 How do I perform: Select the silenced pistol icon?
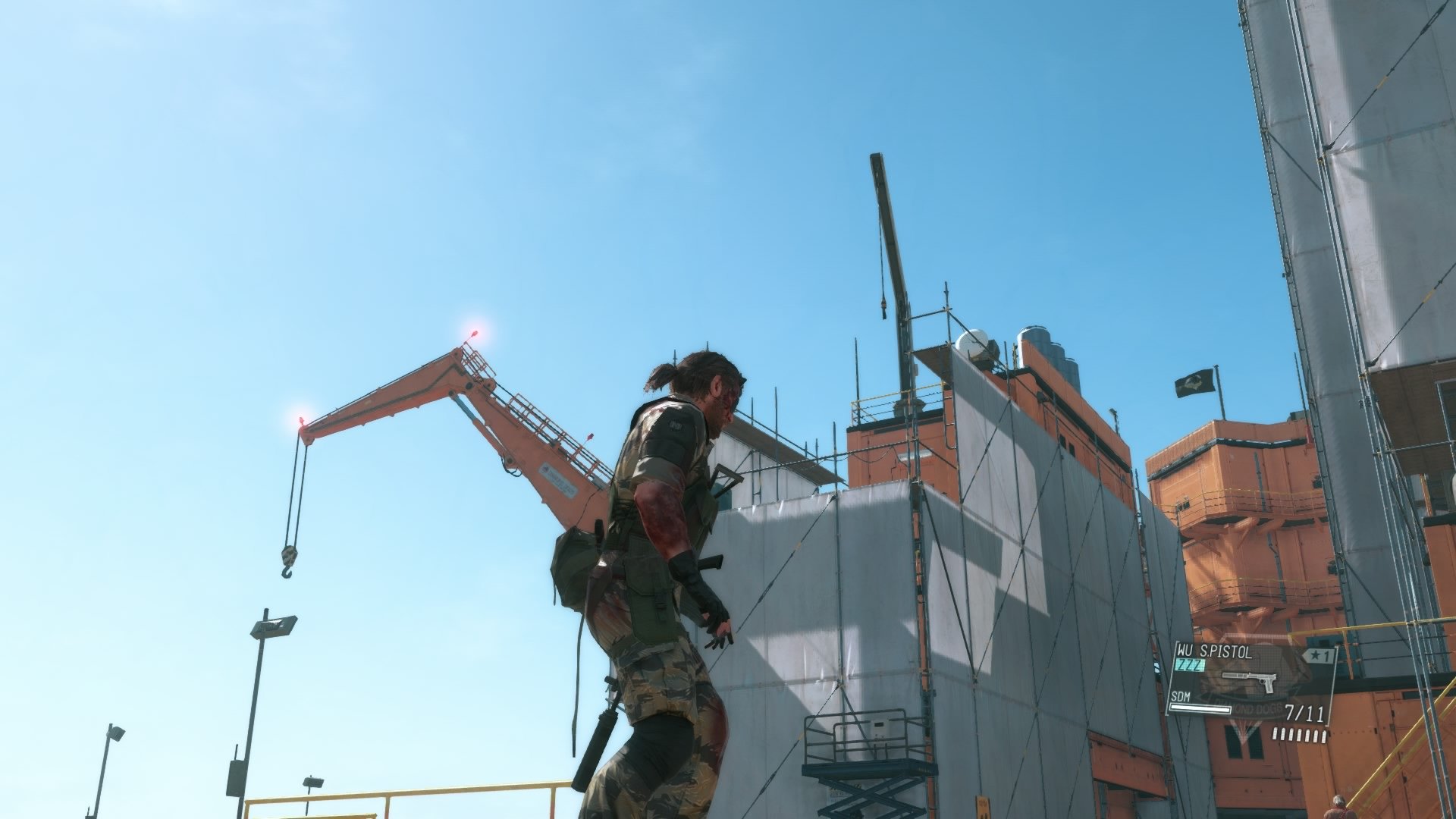point(1249,679)
